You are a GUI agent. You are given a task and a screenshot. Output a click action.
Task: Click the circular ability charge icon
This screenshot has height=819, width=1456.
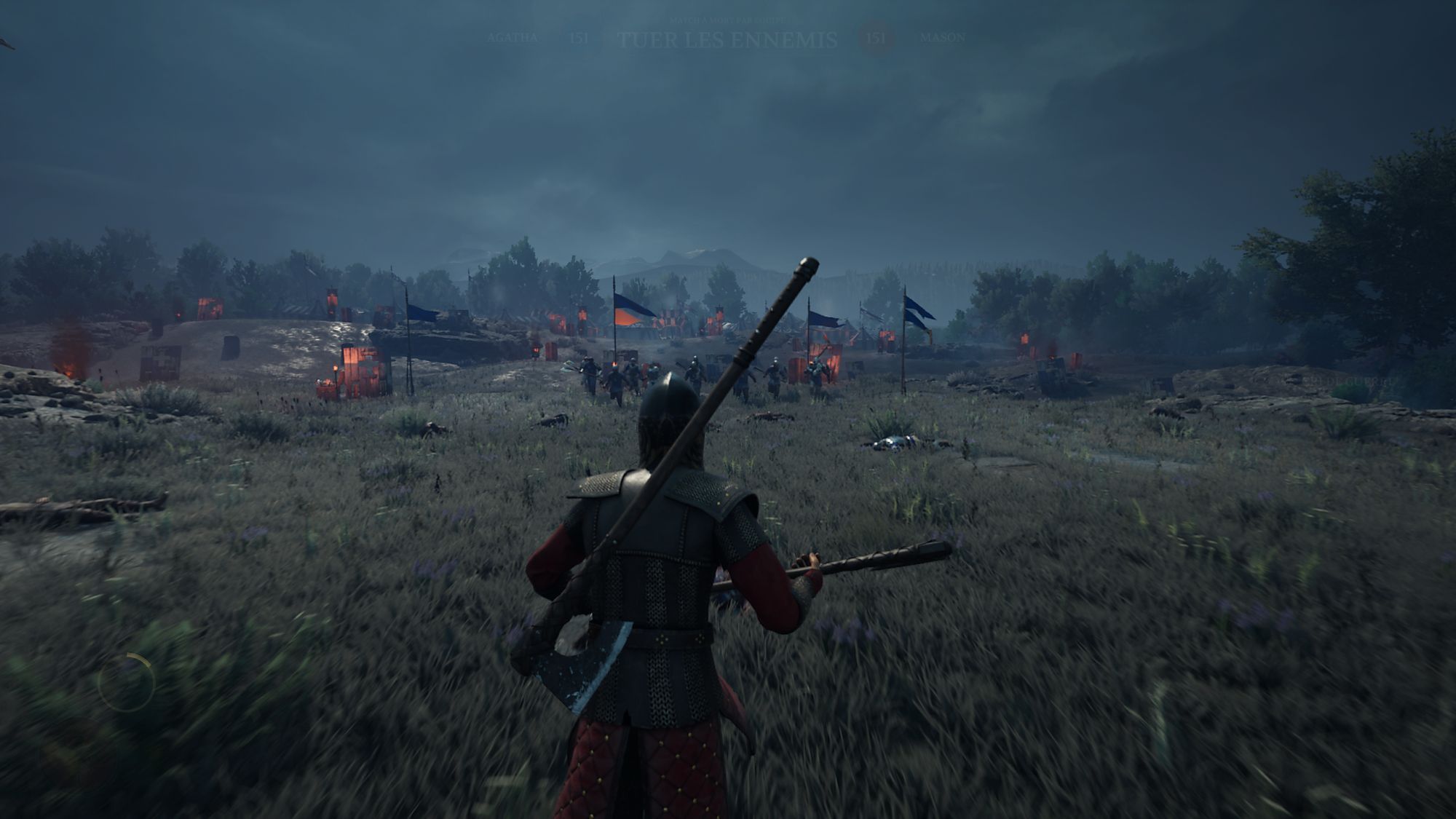click(x=127, y=682)
